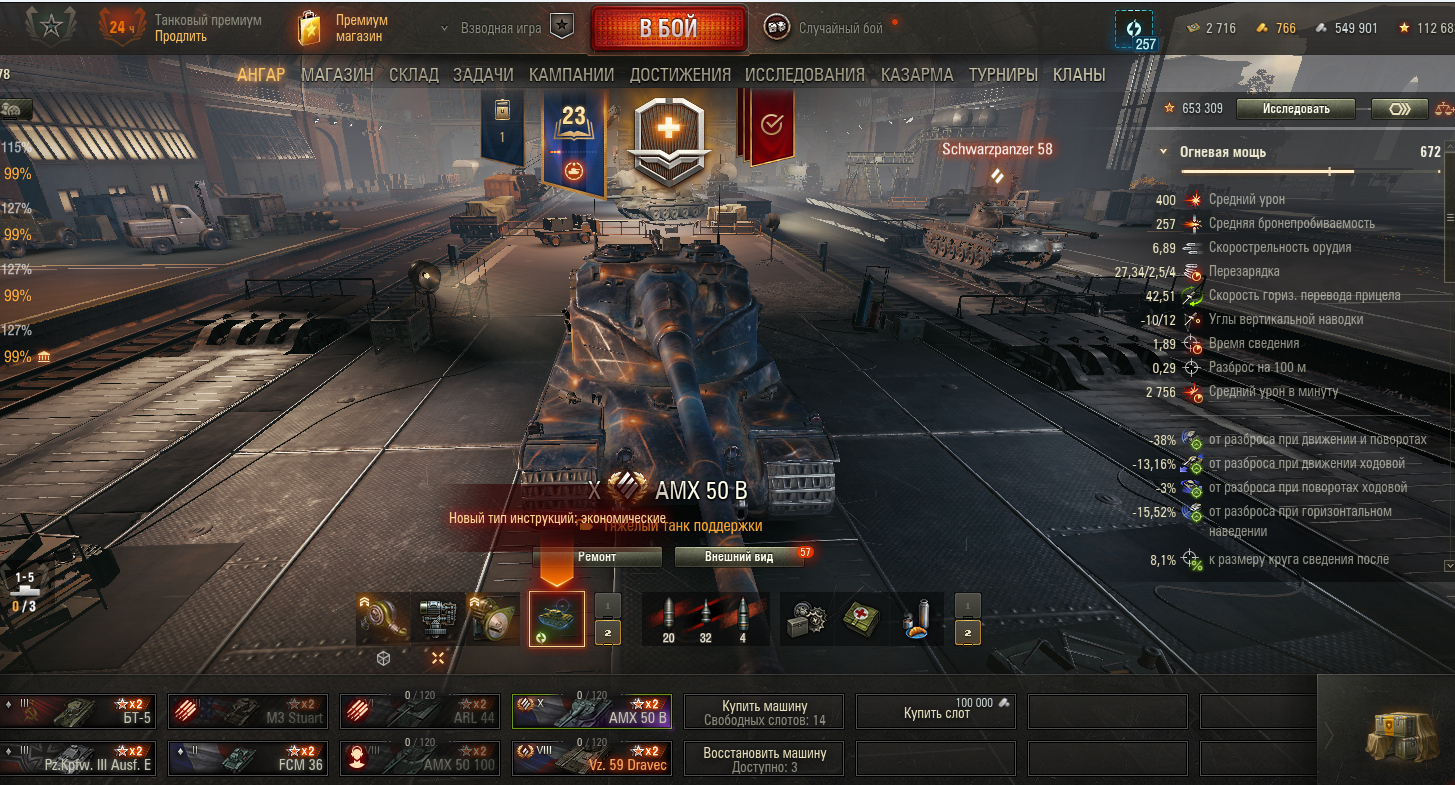Open the КАЗАРМА tab
Screen dimensions: 1455x785
917,75
